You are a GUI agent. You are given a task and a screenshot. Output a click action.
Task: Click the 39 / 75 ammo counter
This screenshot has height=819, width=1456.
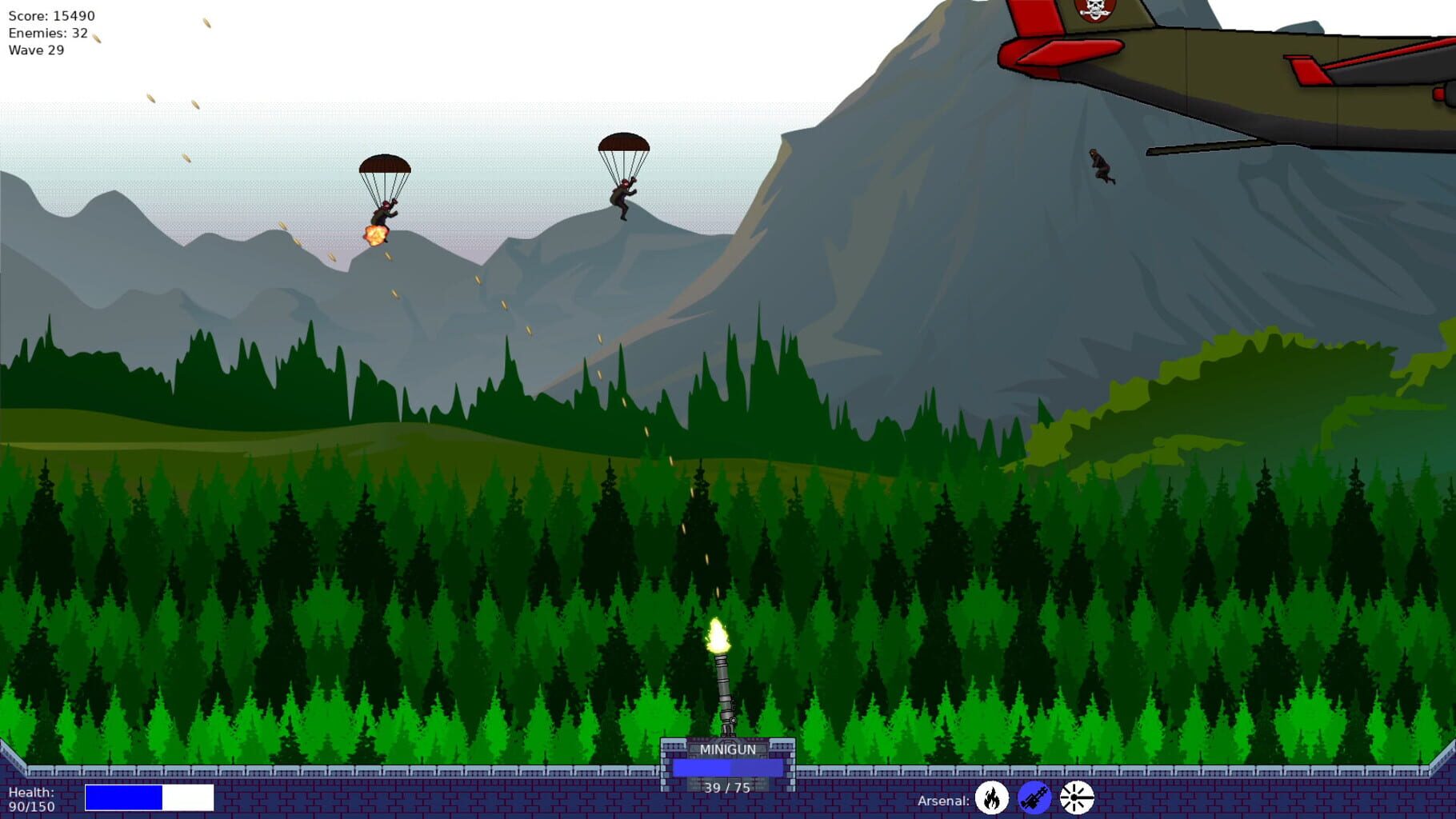[x=727, y=786]
